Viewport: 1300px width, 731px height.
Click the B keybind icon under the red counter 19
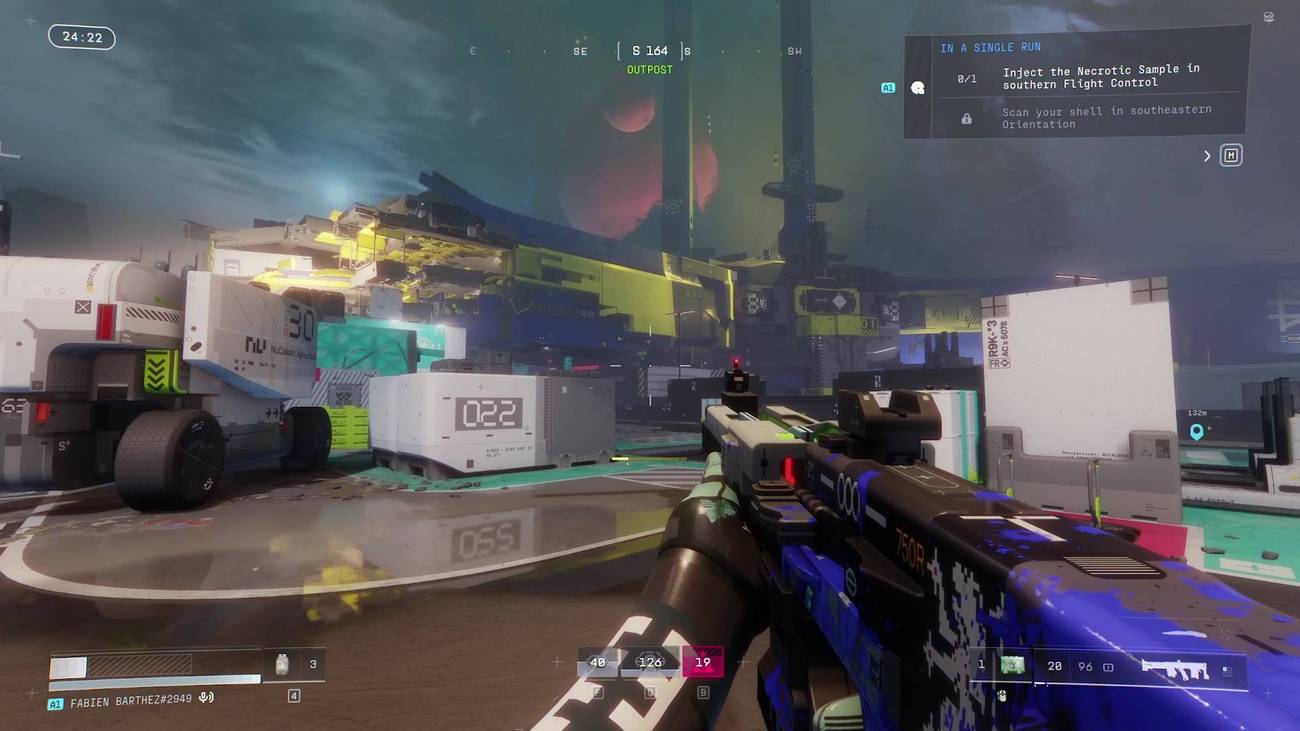pyautogui.click(x=702, y=691)
